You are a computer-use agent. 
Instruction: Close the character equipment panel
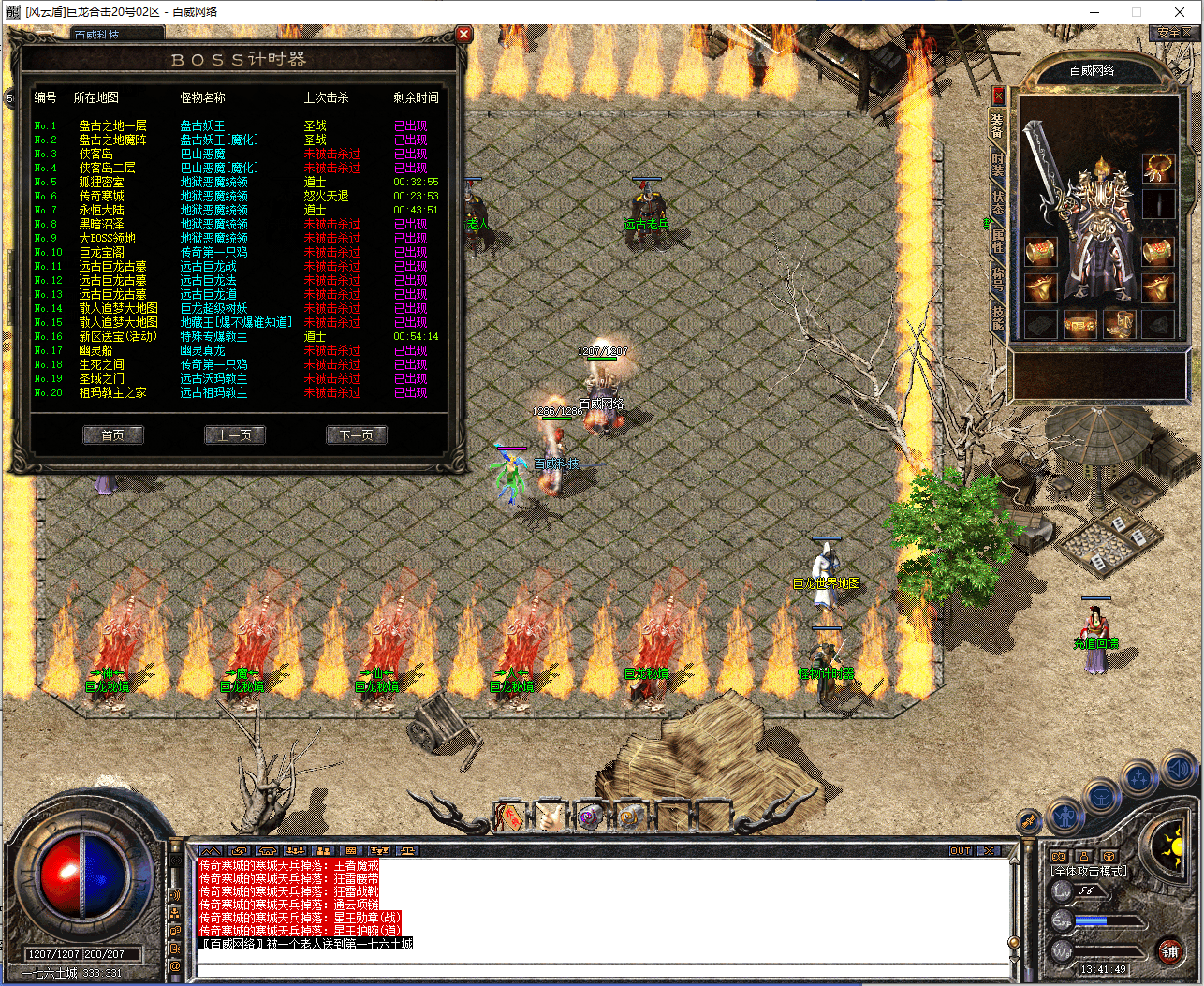tap(998, 96)
